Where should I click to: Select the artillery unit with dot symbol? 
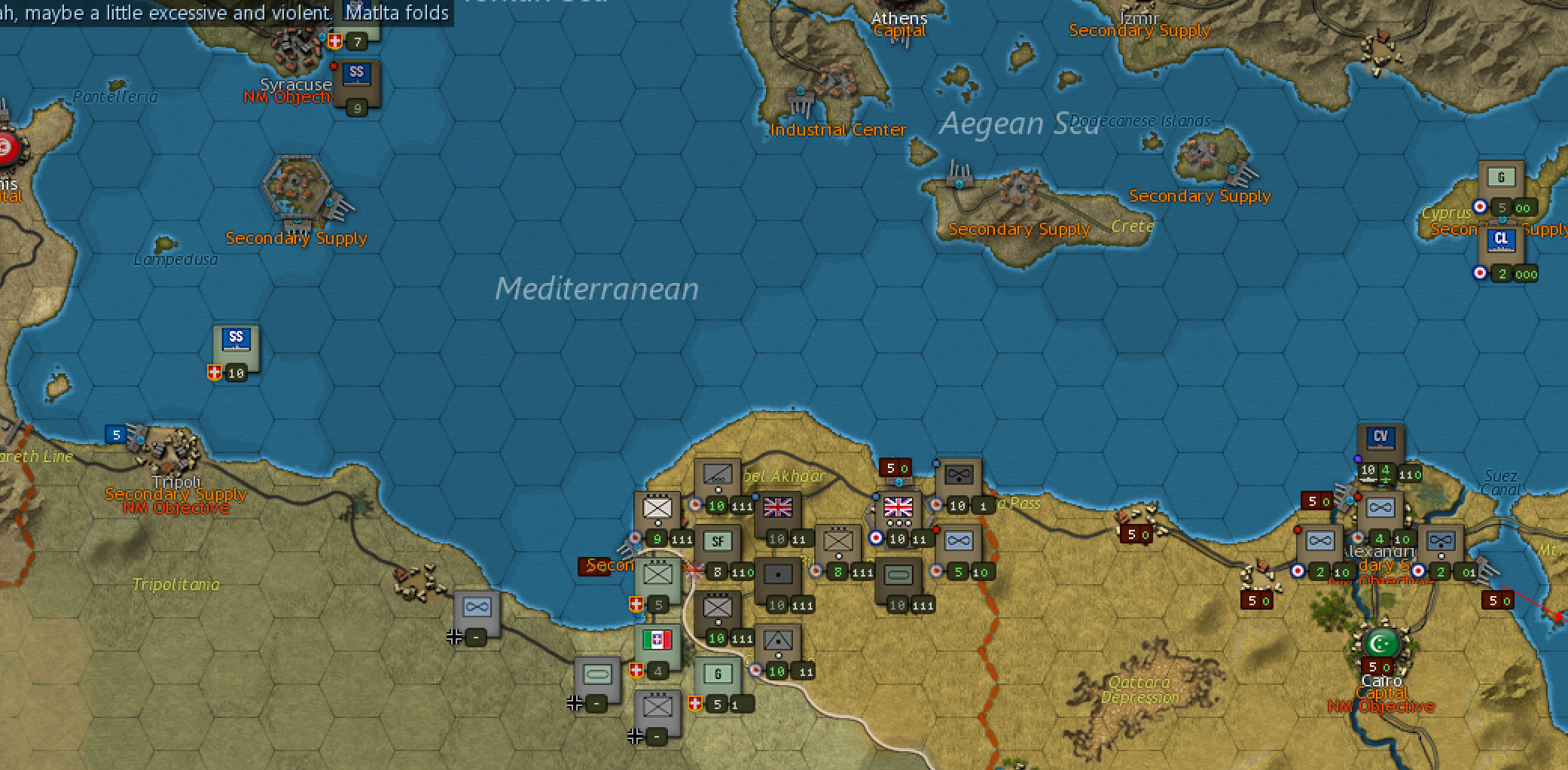click(x=778, y=574)
